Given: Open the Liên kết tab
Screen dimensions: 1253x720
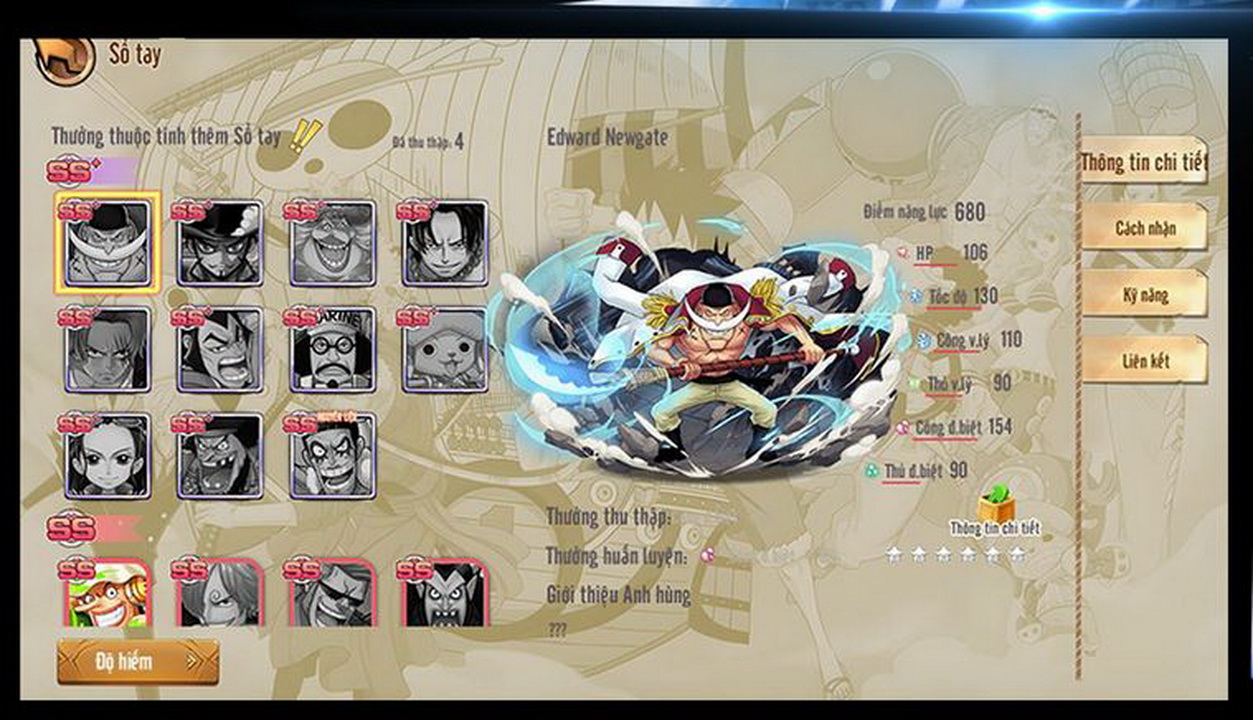Looking at the screenshot, I should [x=1145, y=361].
